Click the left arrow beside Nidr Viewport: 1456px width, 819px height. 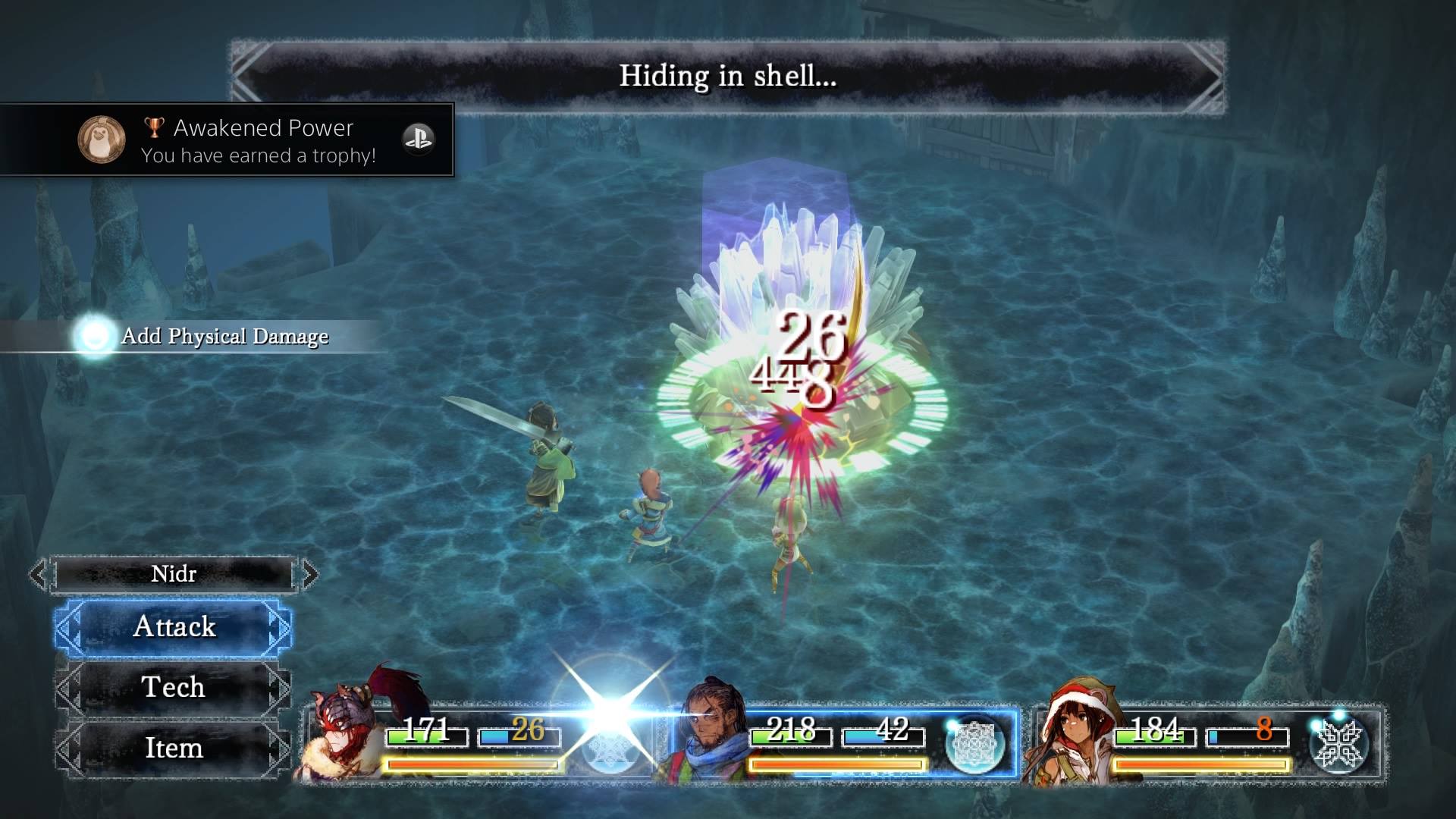[x=38, y=574]
